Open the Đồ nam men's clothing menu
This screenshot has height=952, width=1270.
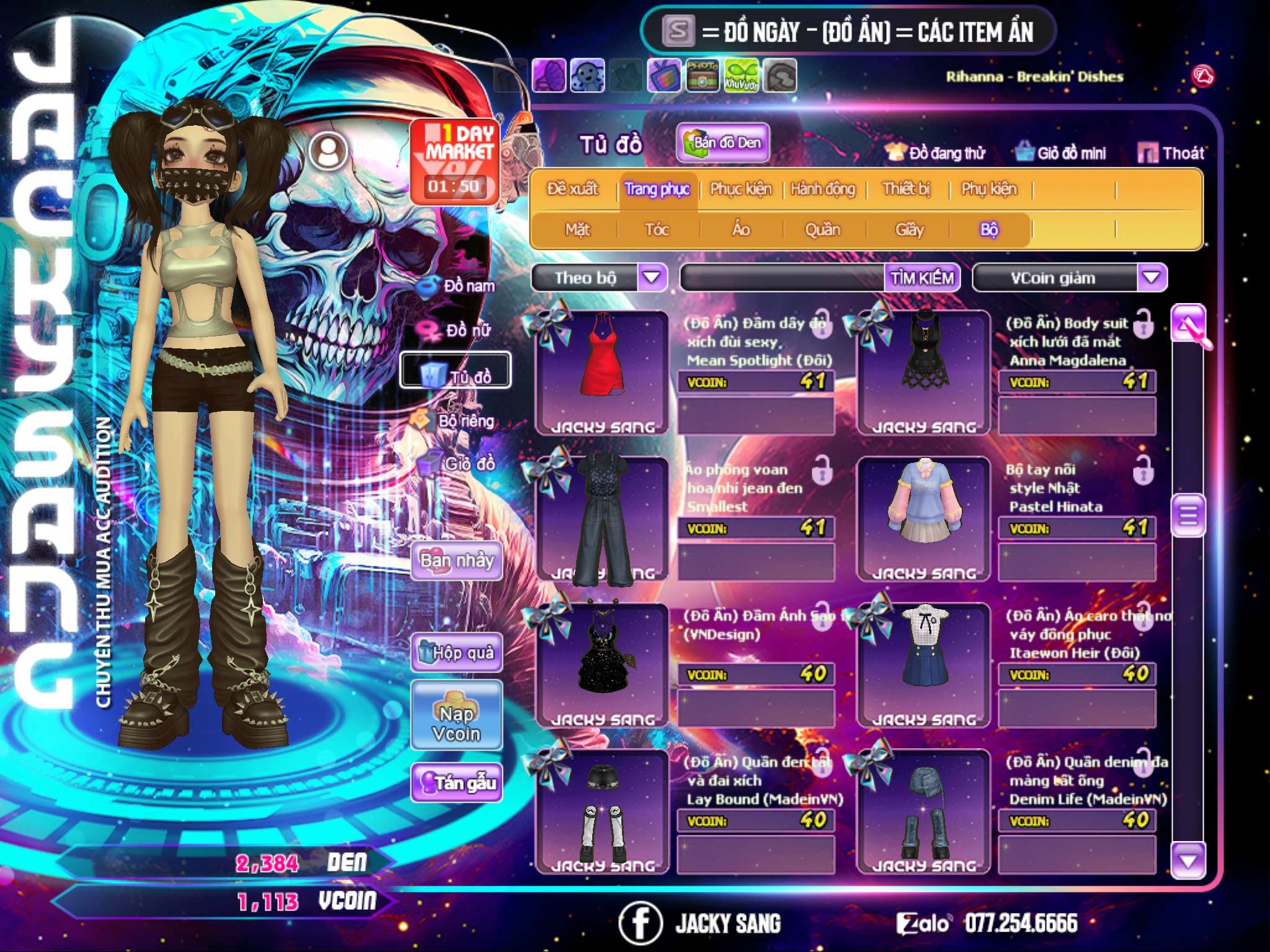[459, 286]
